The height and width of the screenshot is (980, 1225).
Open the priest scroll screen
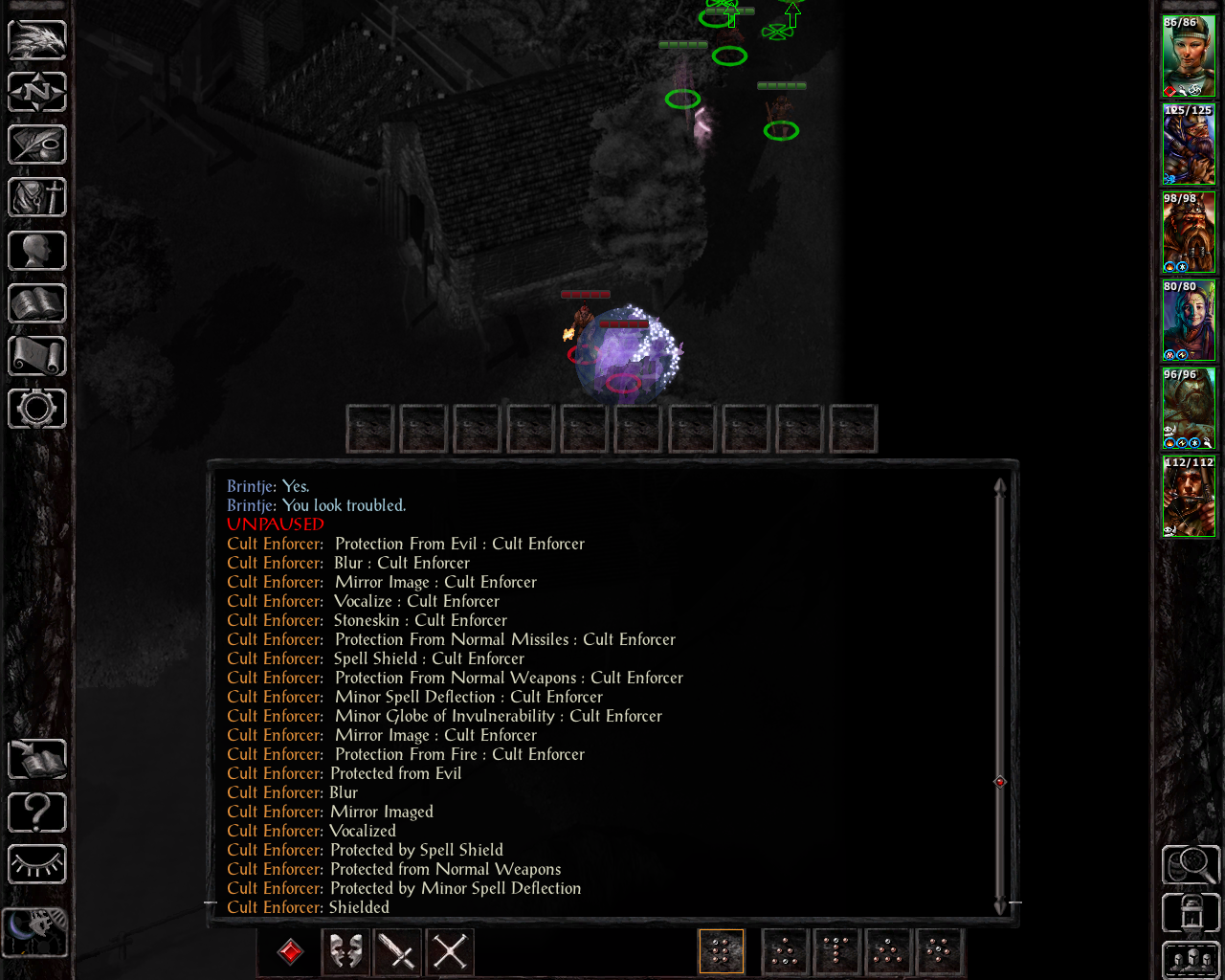click(x=37, y=356)
